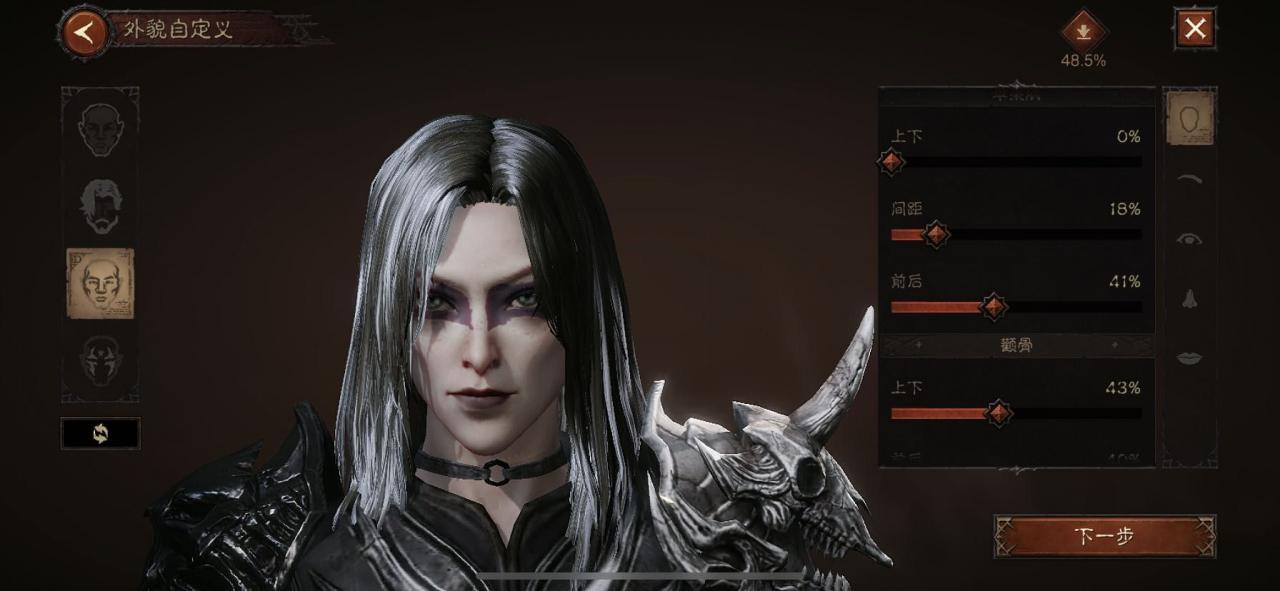Select the face detail sketch tab
The width and height of the screenshot is (1280, 591).
point(100,283)
